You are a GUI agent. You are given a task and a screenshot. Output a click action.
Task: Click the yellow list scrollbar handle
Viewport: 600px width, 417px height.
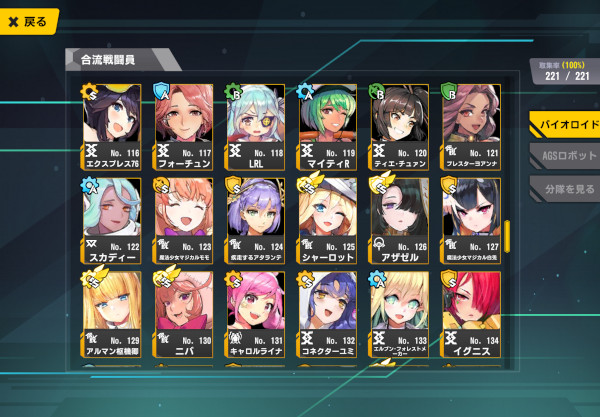506,234
